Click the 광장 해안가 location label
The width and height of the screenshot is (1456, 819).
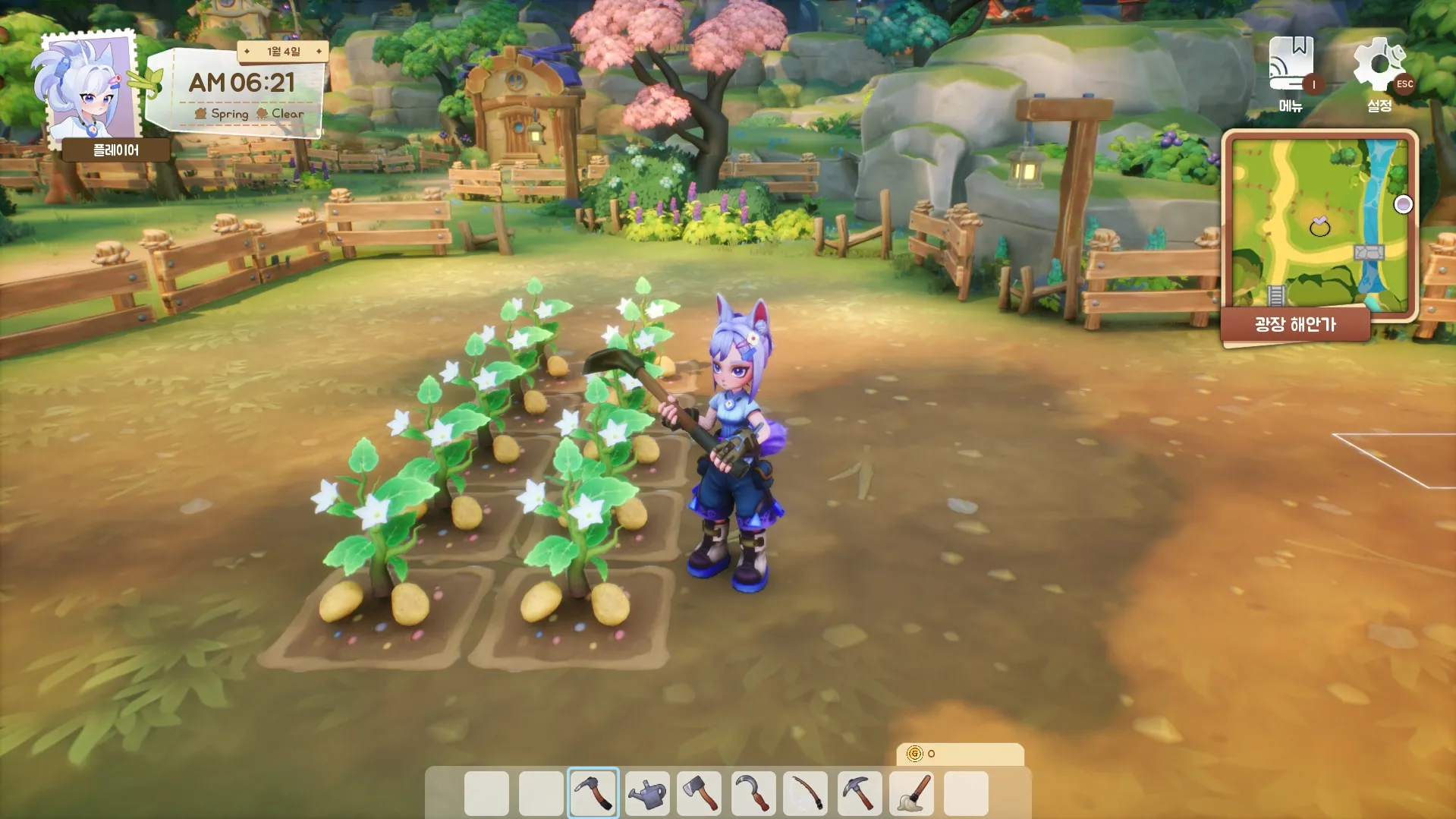1295,325
